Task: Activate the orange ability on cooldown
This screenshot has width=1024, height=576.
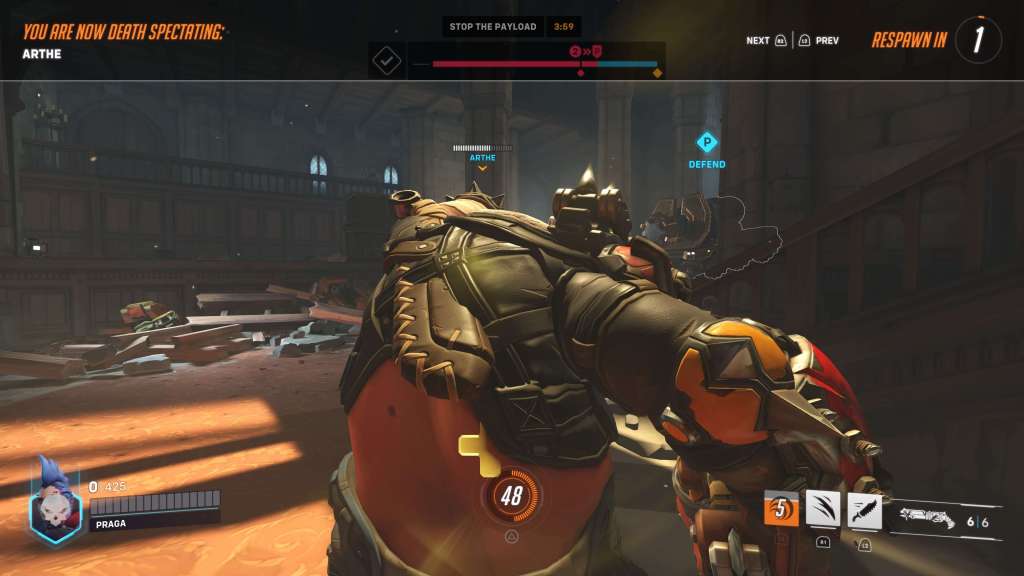Action: (x=781, y=509)
